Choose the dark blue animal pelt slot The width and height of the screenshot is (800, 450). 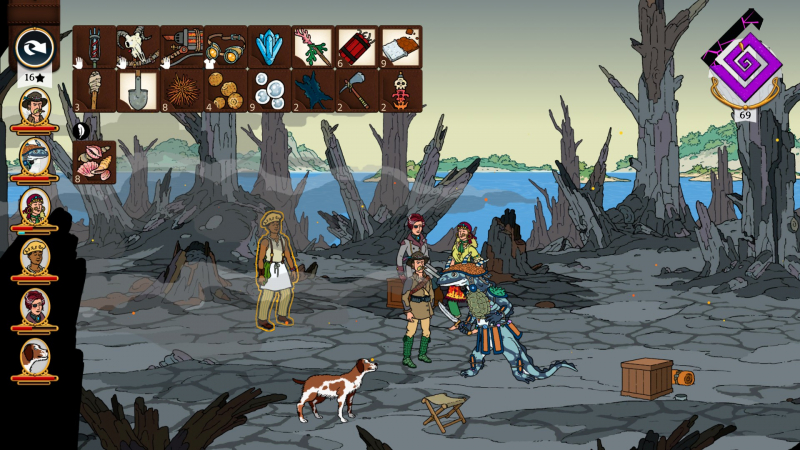313,91
